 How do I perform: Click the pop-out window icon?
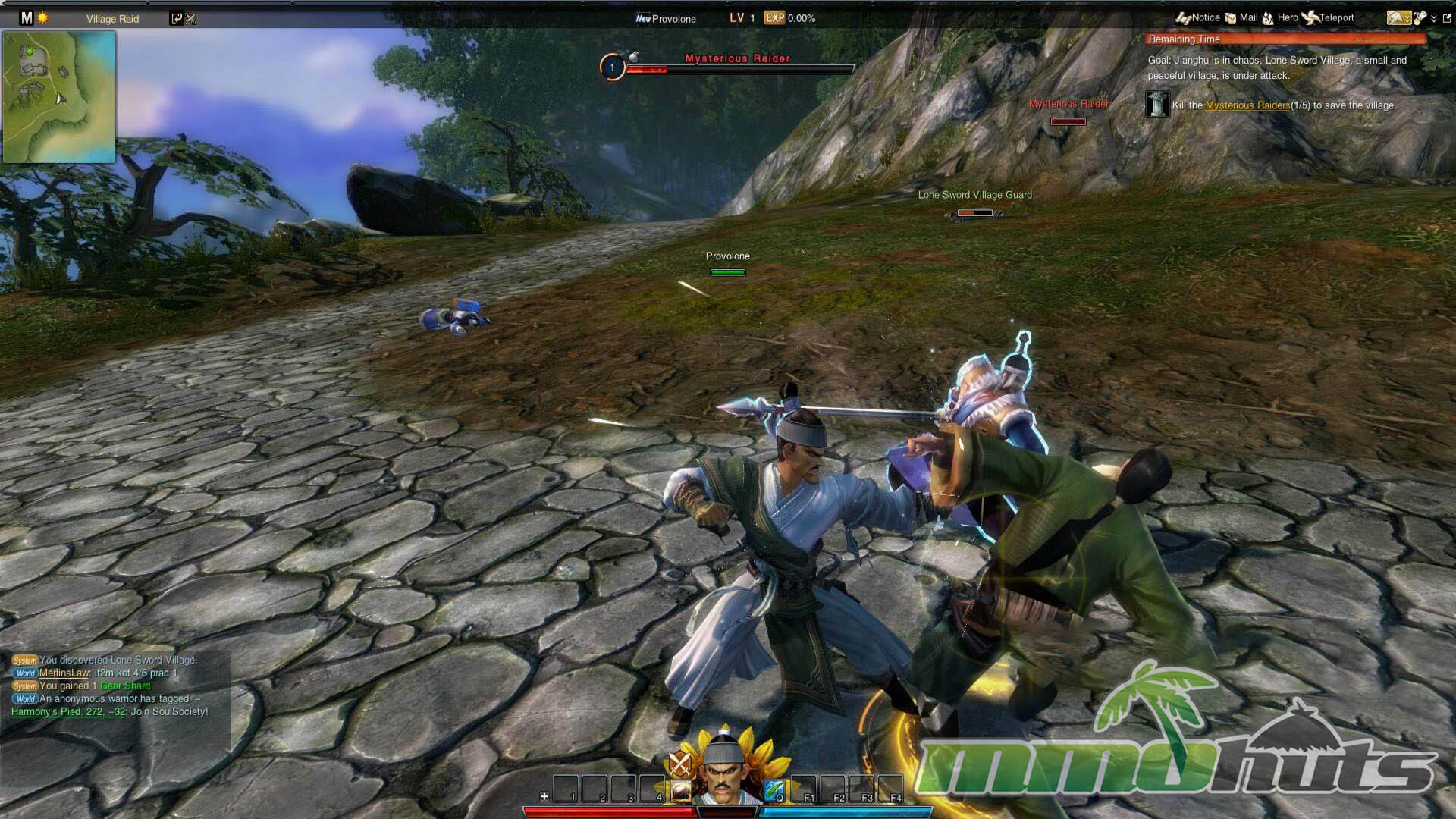pos(1446,18)
